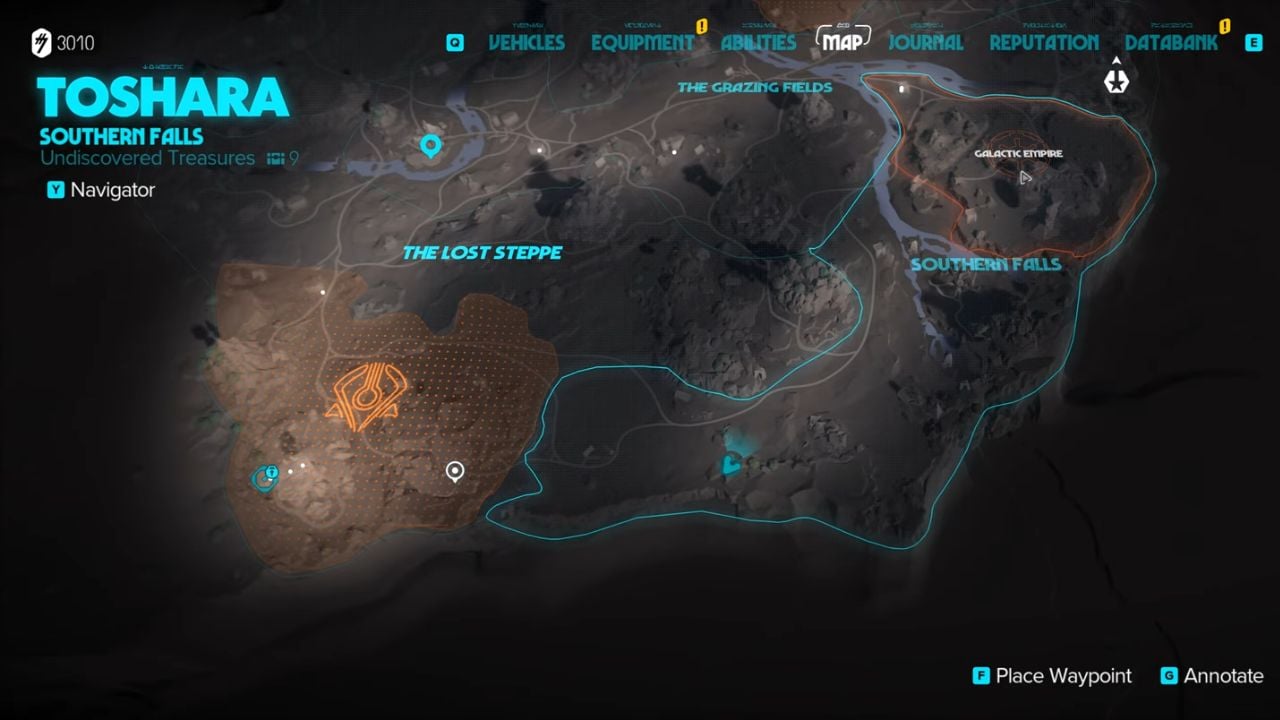Image resolution: width=1280 pixels, height=720 pixels.
Task: Place a waypoint using the F button
Action: click(x=980, y=676)
